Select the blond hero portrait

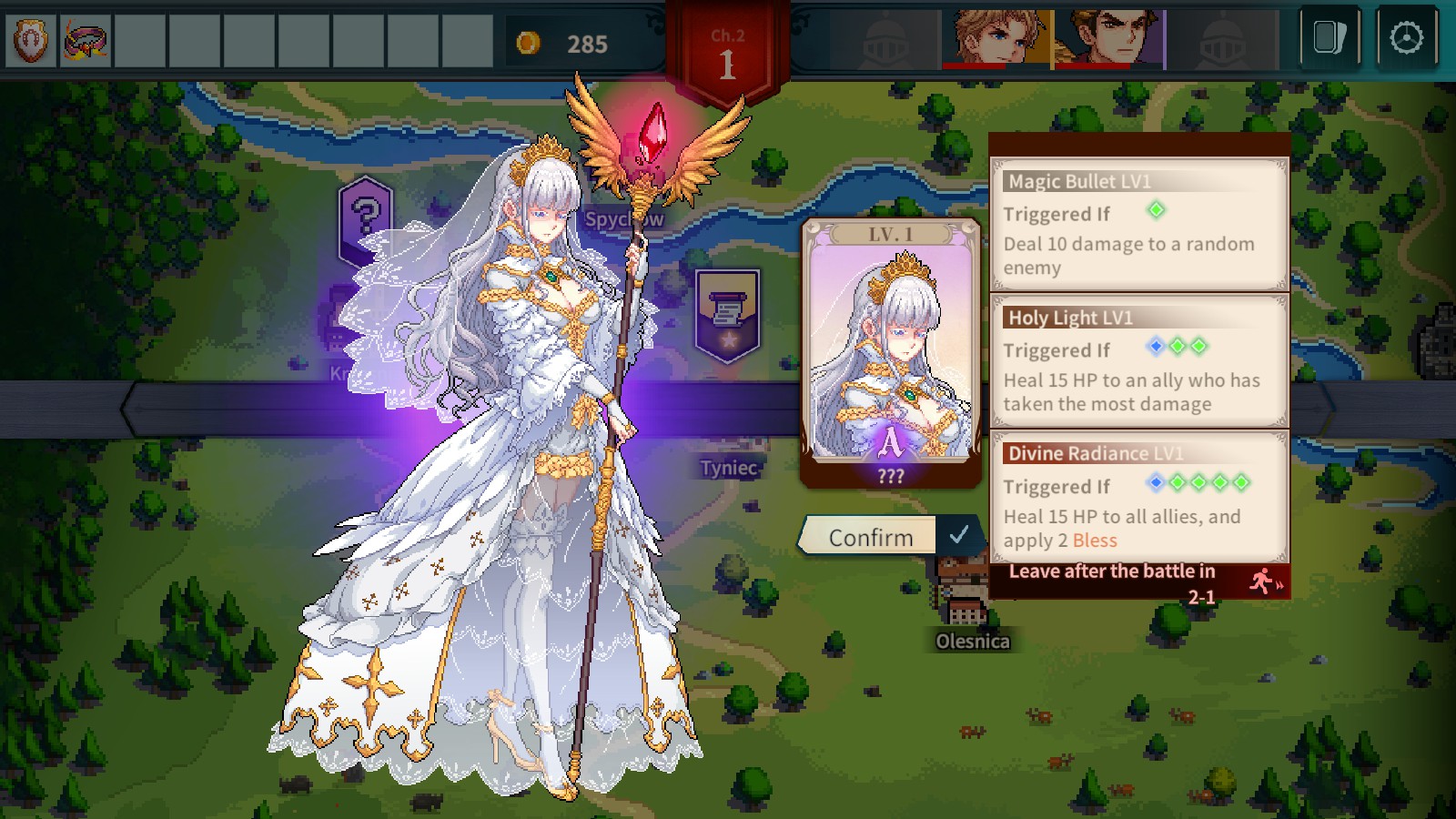998,39
